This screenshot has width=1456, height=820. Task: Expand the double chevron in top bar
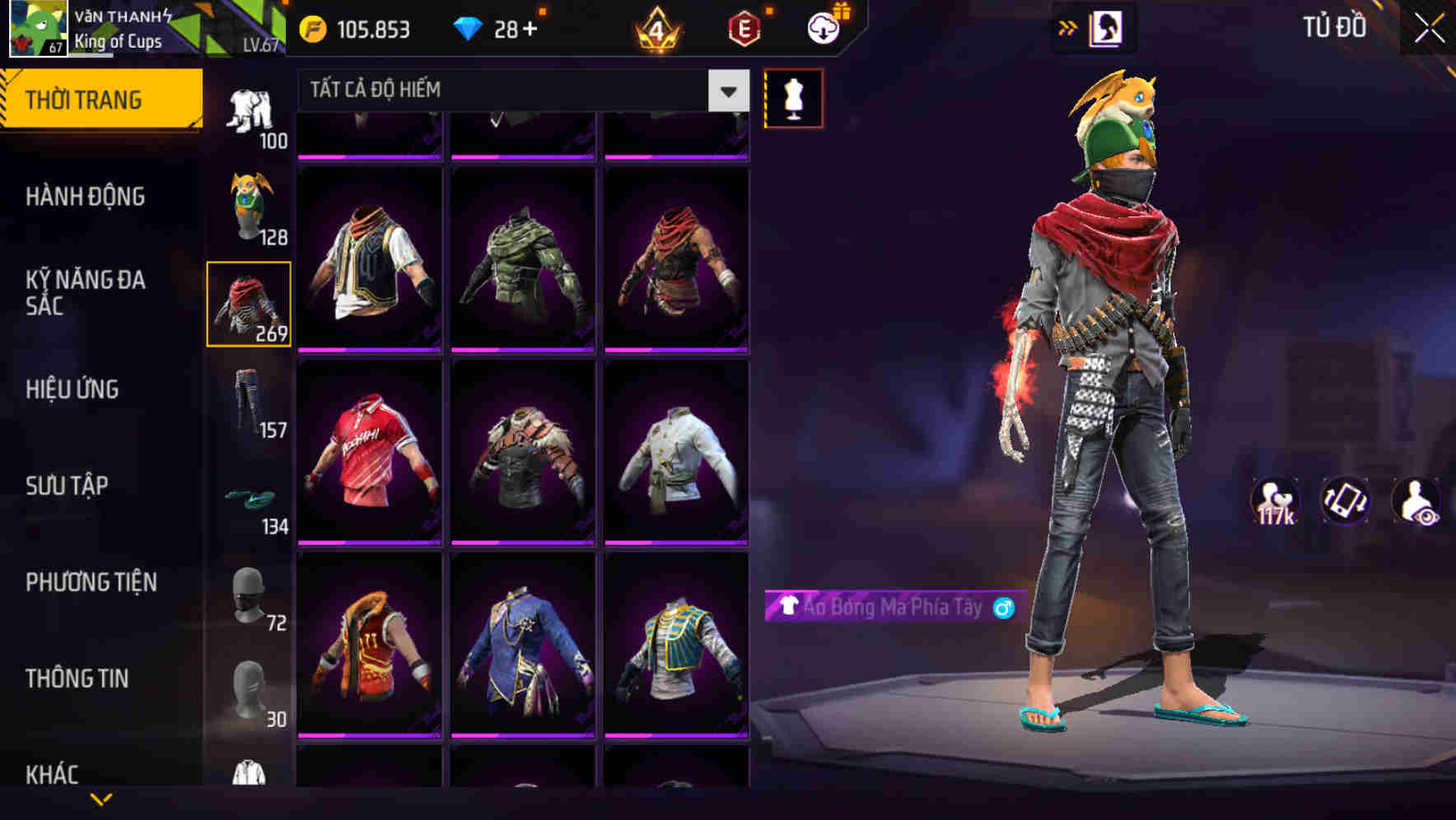pos(1066,26)
